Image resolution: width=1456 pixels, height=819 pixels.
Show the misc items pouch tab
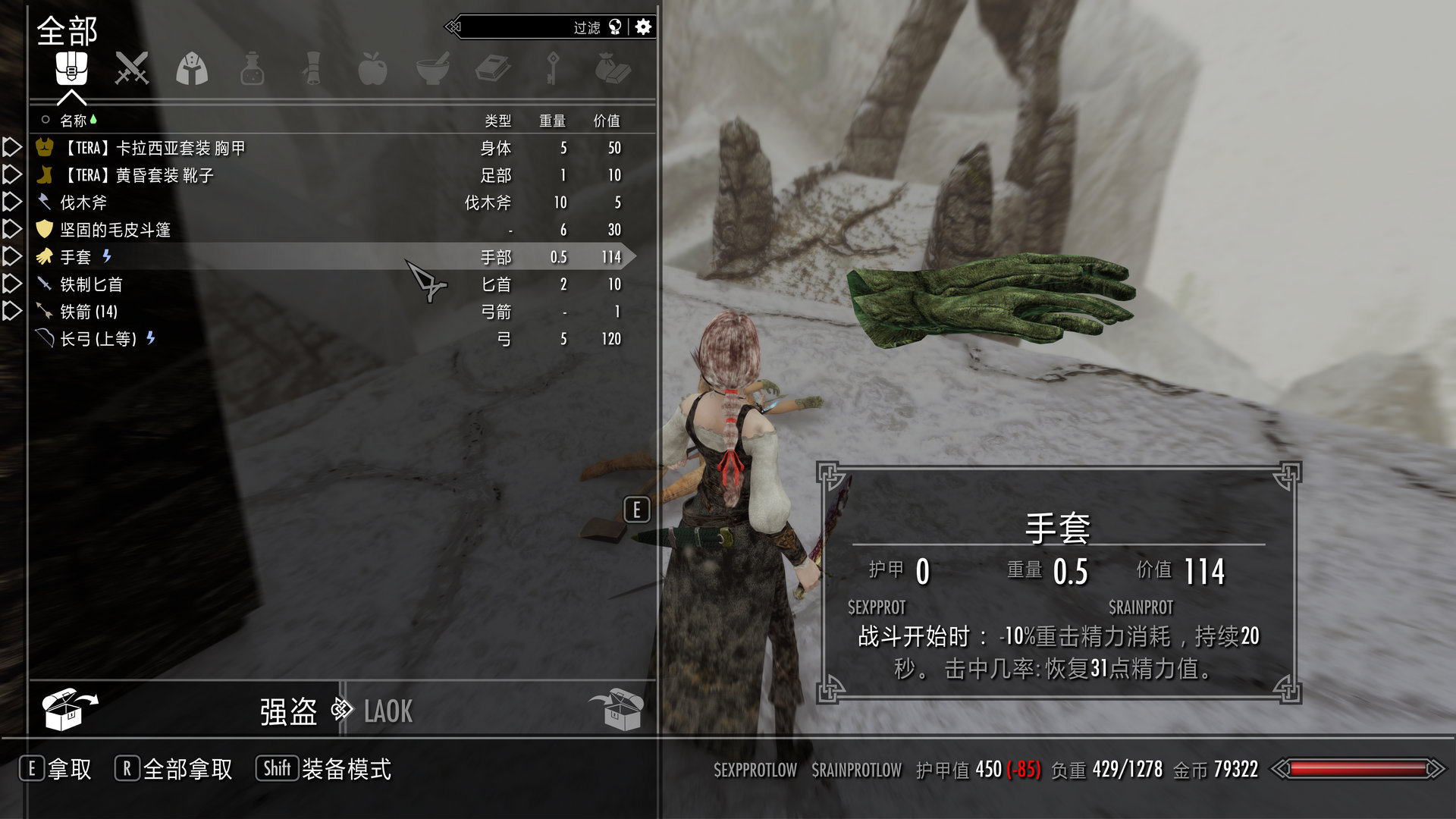pyautogui.click(x=613, y=70)
